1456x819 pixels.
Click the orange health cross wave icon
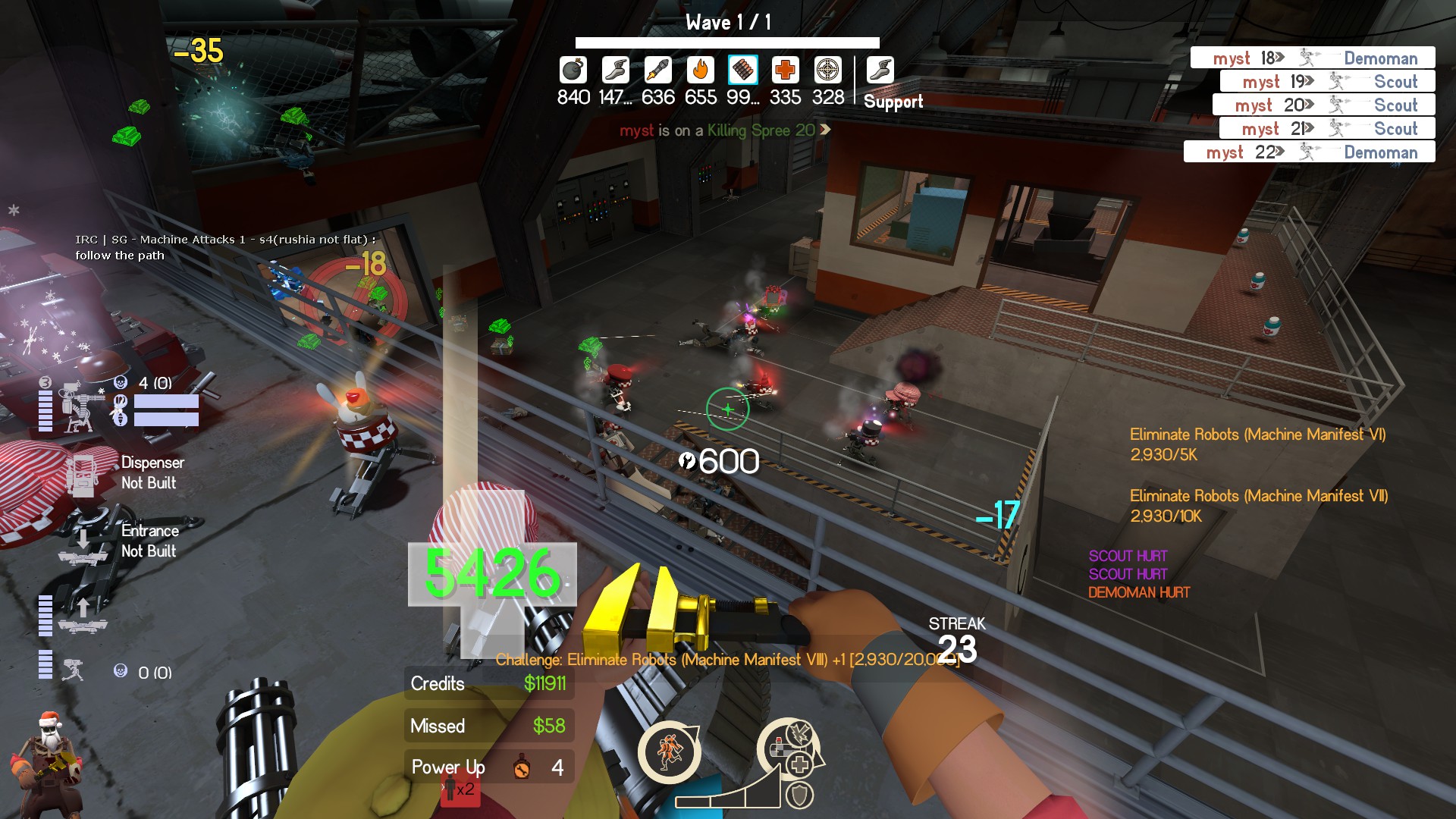pyautogui.click(x=785, y=70)
